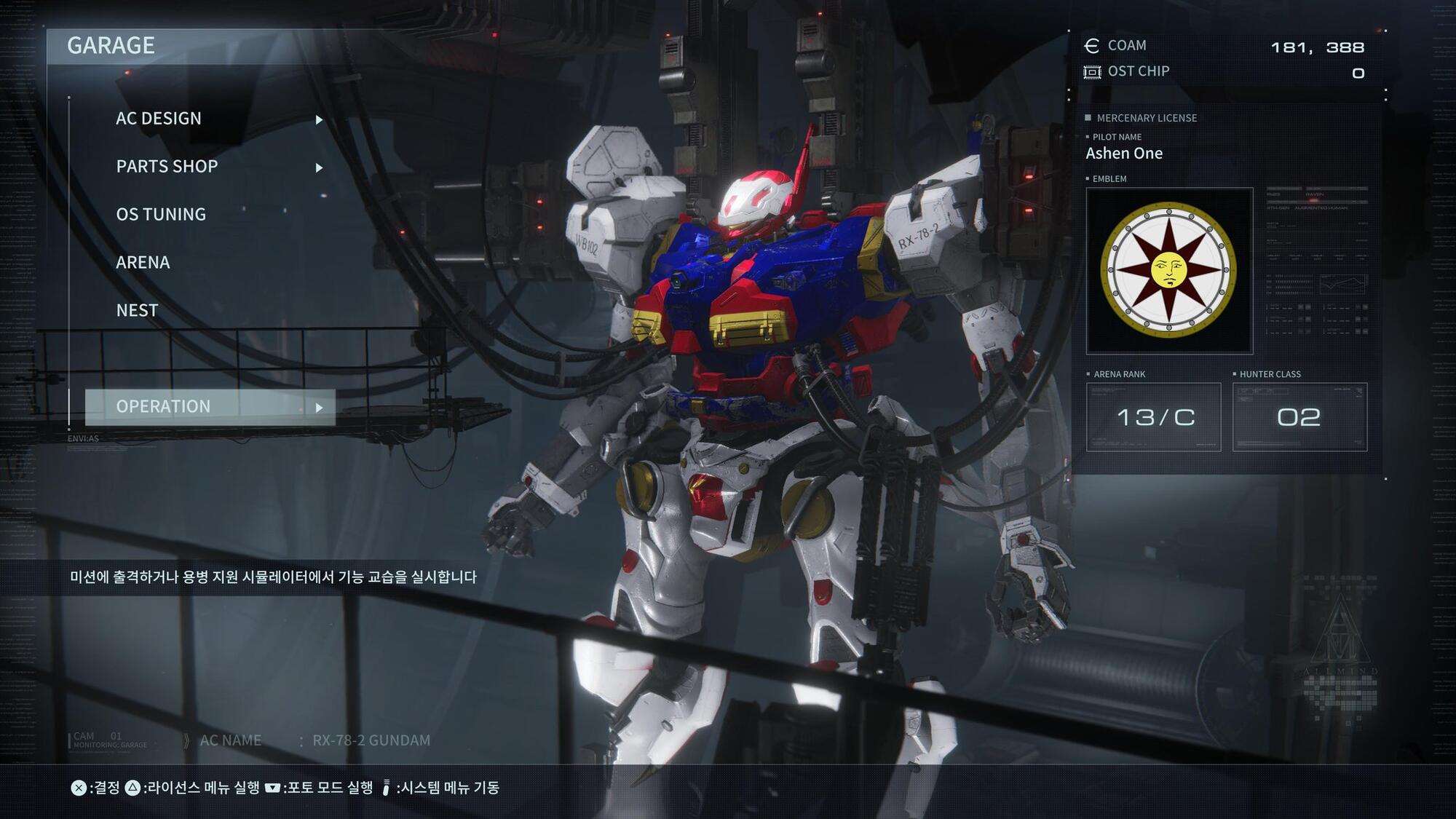1456x819 pixels.
Task: Go to the ARENA
Action: (143, 263)
